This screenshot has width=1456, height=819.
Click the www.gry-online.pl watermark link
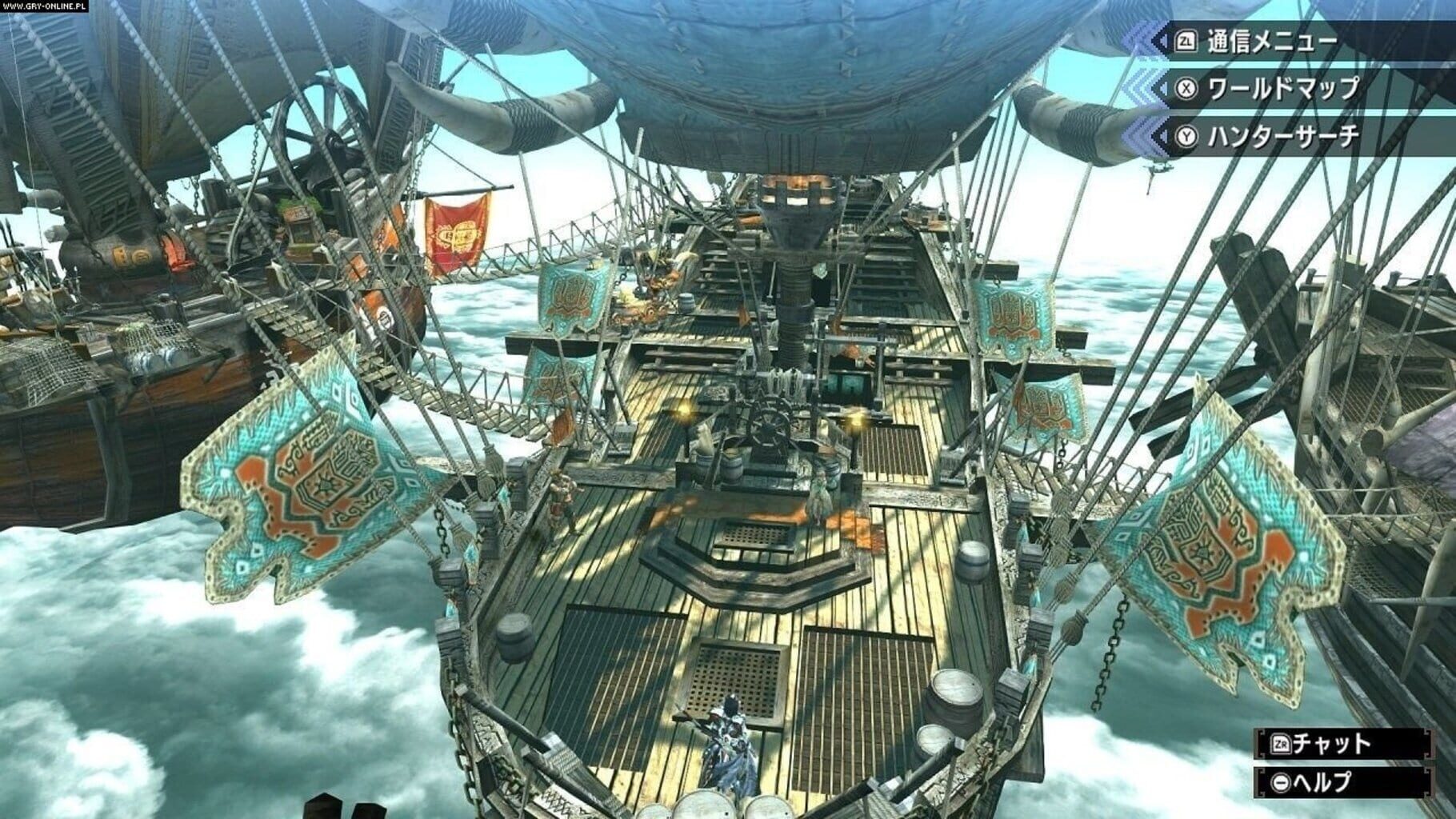pyautogui.click(x=46, y=6)
